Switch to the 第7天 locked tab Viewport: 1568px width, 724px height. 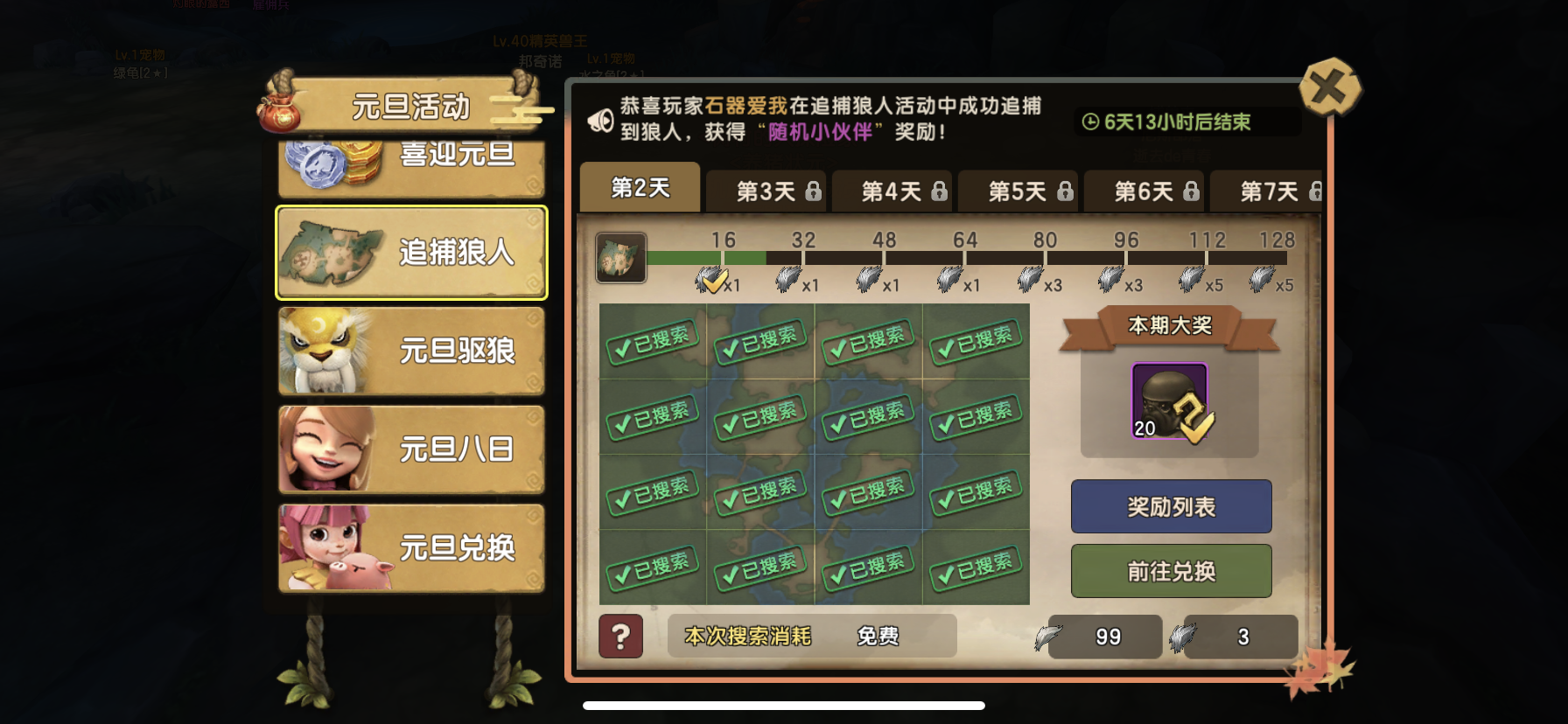point(1270,191)
